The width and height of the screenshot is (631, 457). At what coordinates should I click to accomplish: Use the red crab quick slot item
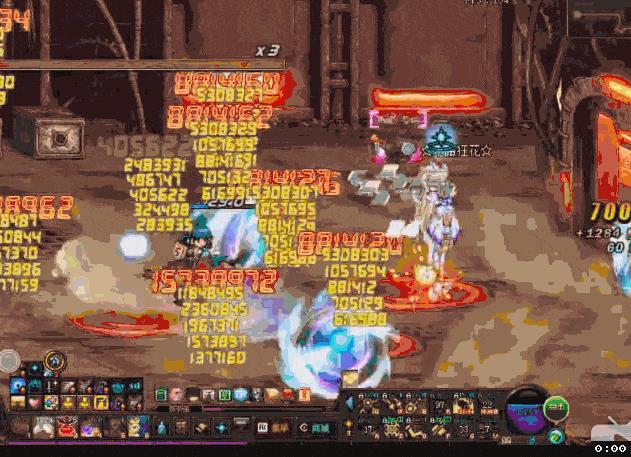pyautogui.click(x=66, y=429)
